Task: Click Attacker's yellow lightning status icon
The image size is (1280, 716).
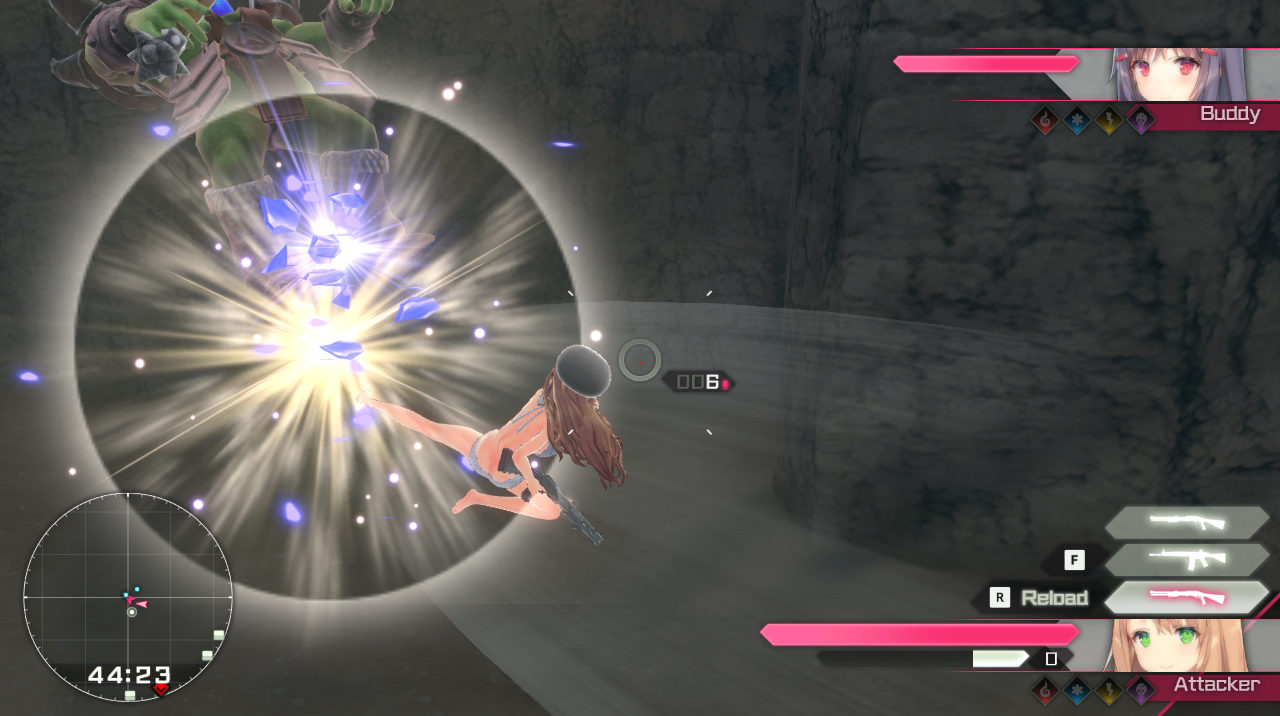Action: (x=1109, y=690)
